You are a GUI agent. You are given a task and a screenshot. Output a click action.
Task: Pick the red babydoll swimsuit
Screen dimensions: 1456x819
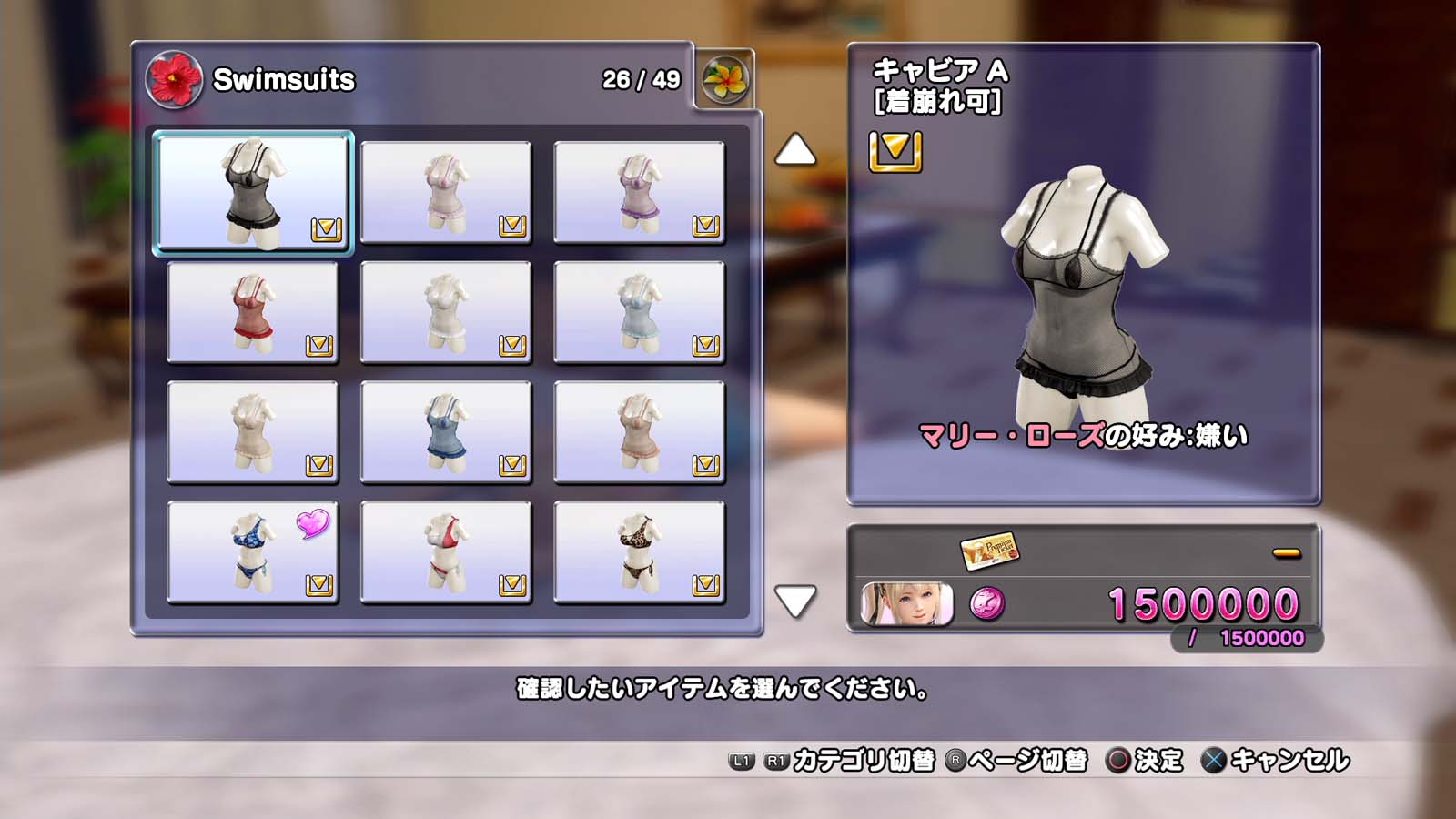click(253, 312)
